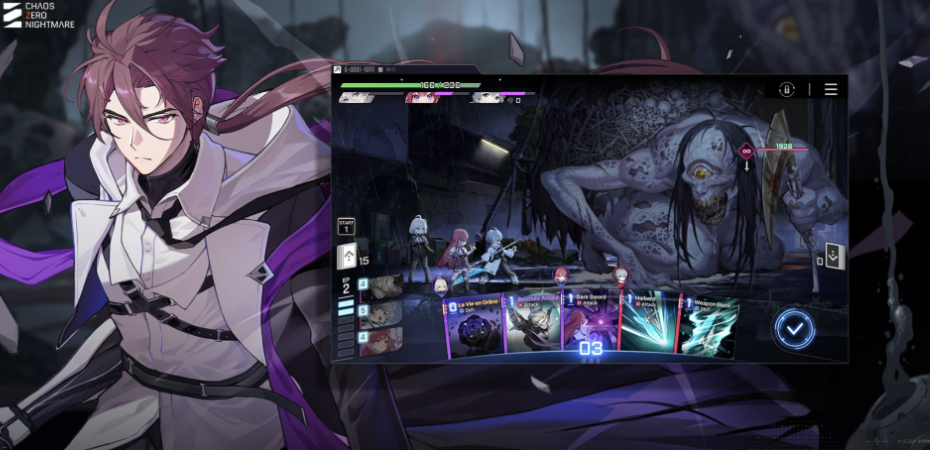The width and height of the screenshot is (930, 450).
Task: Confirm the turn with the checkmark button
Action: pos(793,328)
